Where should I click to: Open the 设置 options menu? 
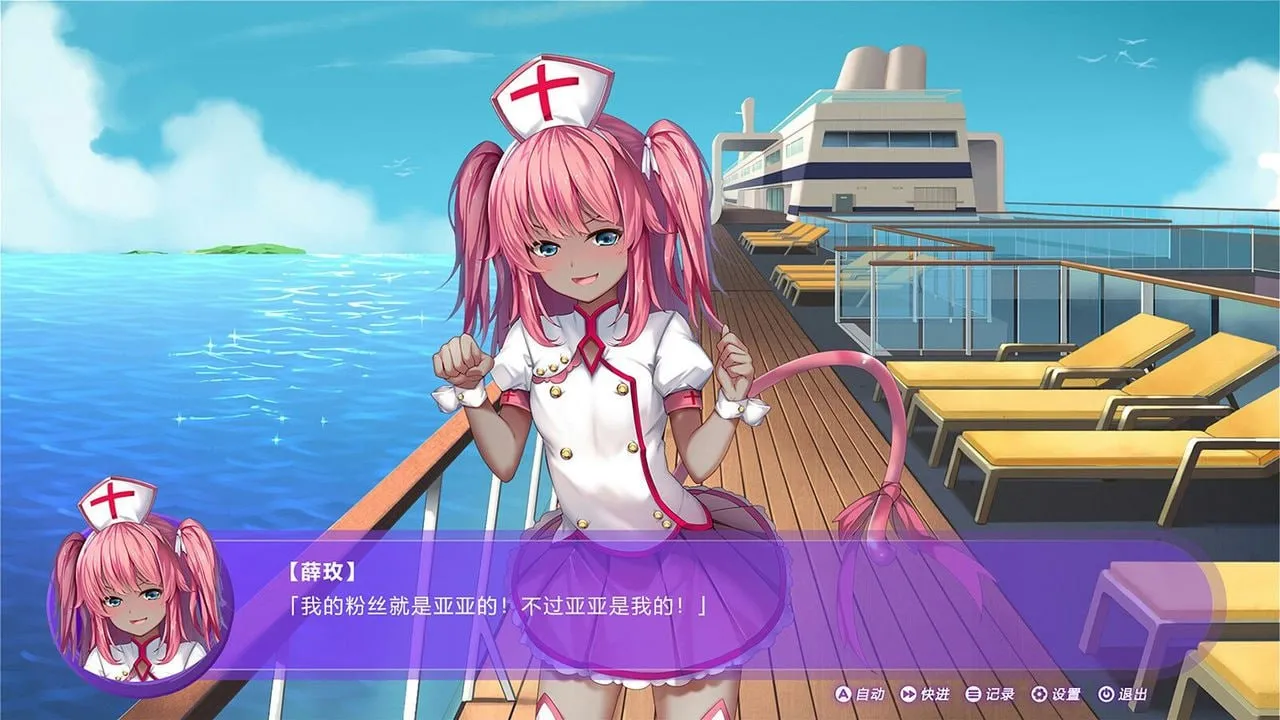1067,694
